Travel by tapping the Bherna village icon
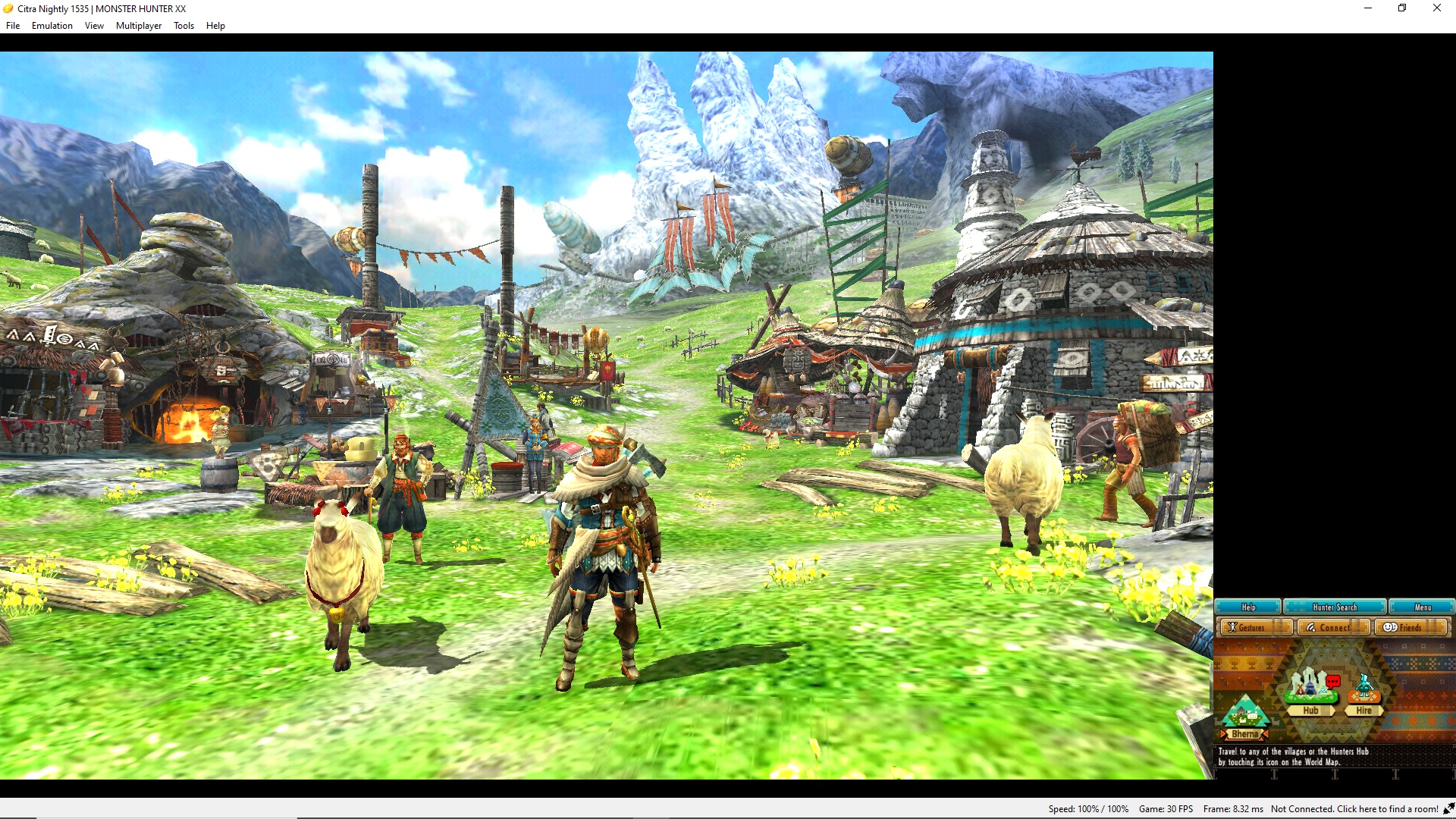 (x=1246, y=714)
